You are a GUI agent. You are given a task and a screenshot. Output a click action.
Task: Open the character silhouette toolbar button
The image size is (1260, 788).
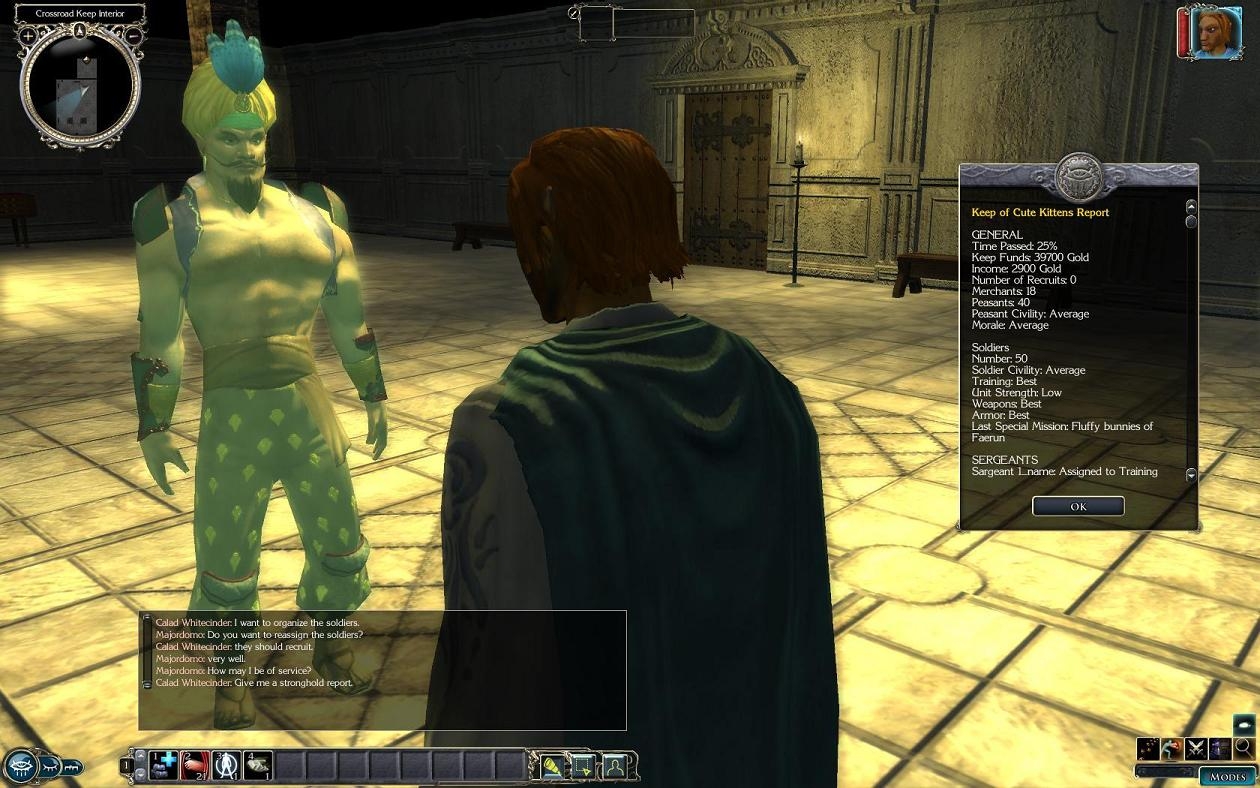coord(615,766)
